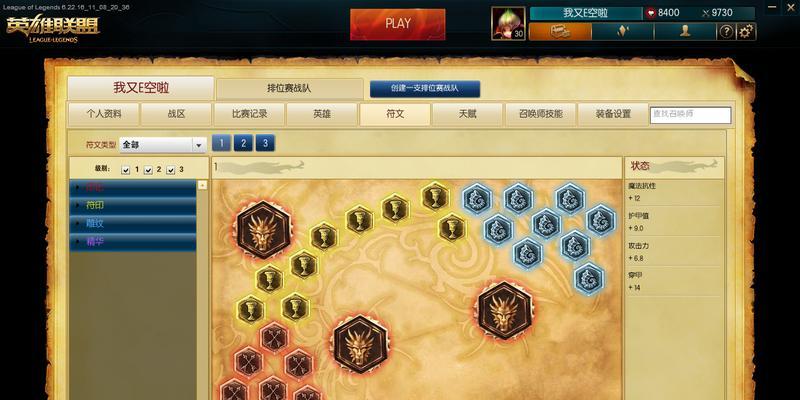Select rune page 3

point(264,143)
